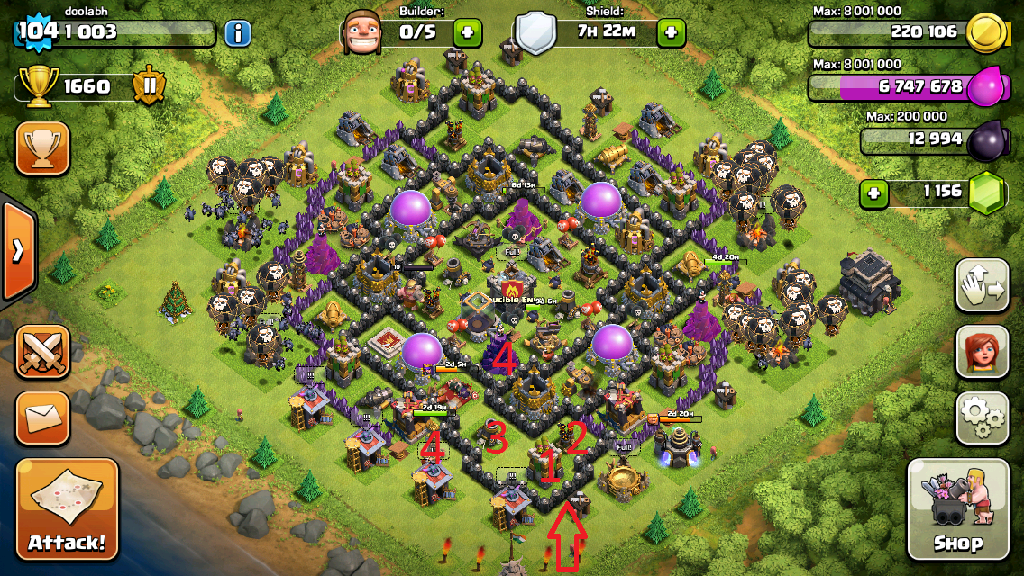Open the mail inbox envelope
The image size is (1024, 576).
click(x=42, y=414)
